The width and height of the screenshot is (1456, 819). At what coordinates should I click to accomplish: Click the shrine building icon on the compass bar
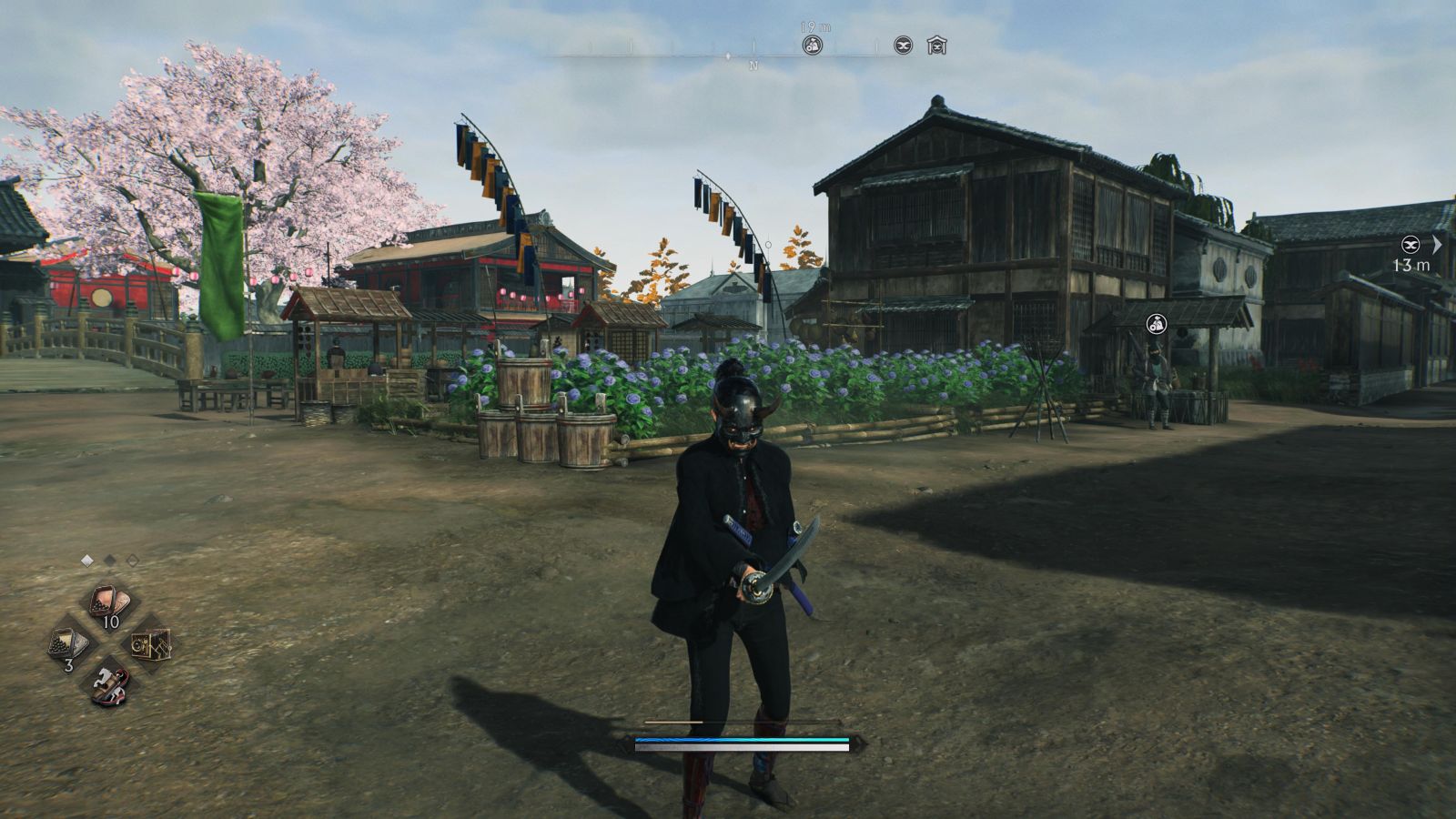pyautogui.click(x=938, y=45)
